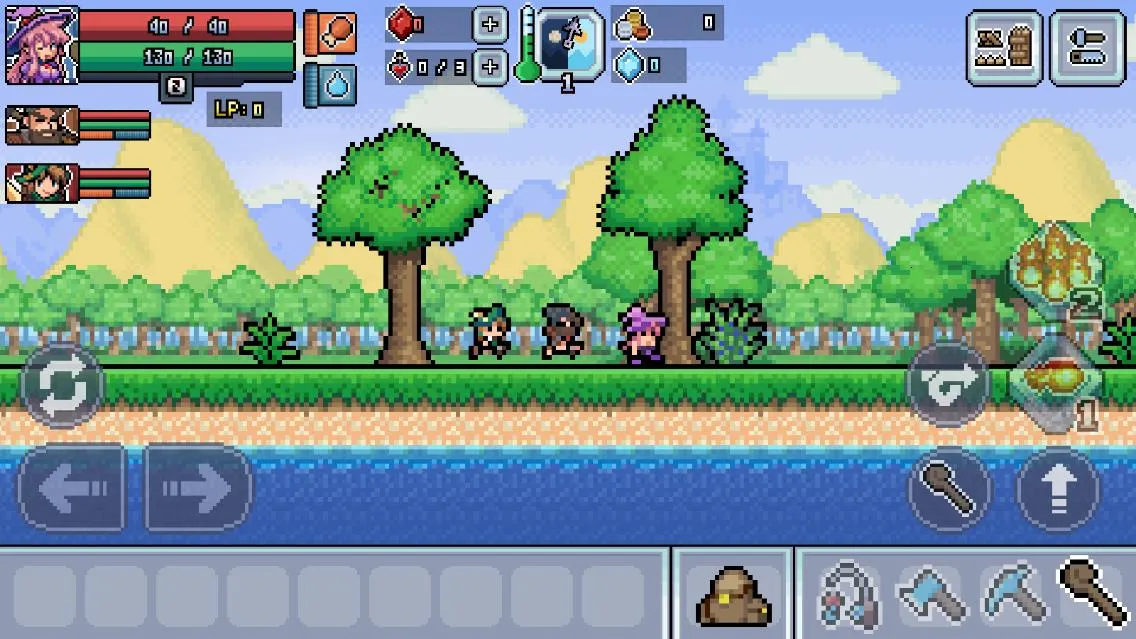Open the day-night clock panel
Screen dimensions: 1136x639
pyautogui.click(x=570, y=44)
